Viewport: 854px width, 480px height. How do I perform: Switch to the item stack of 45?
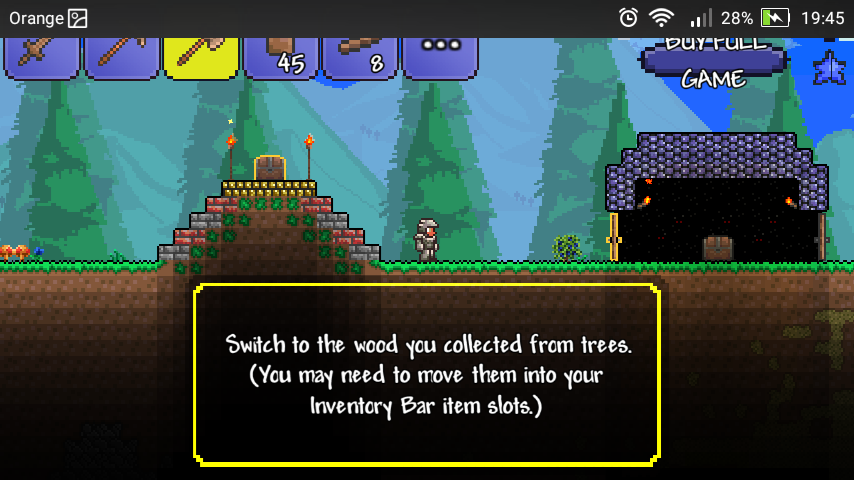281,56
